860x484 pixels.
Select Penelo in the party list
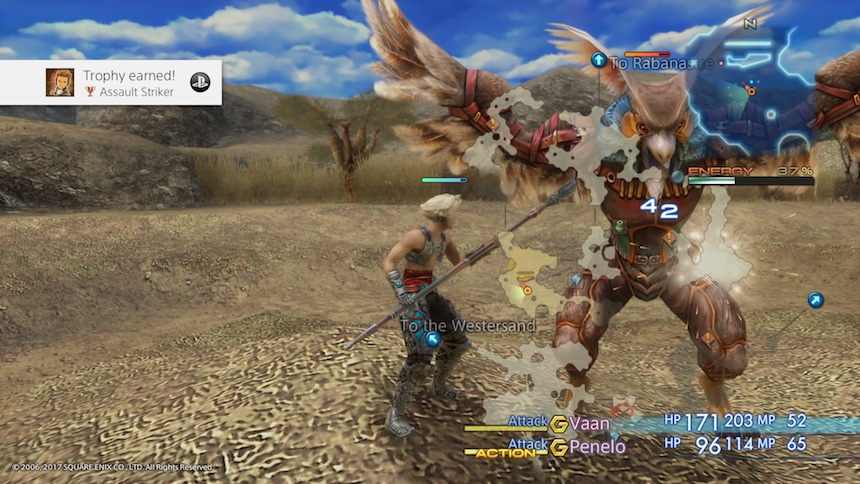click(596, 447)
